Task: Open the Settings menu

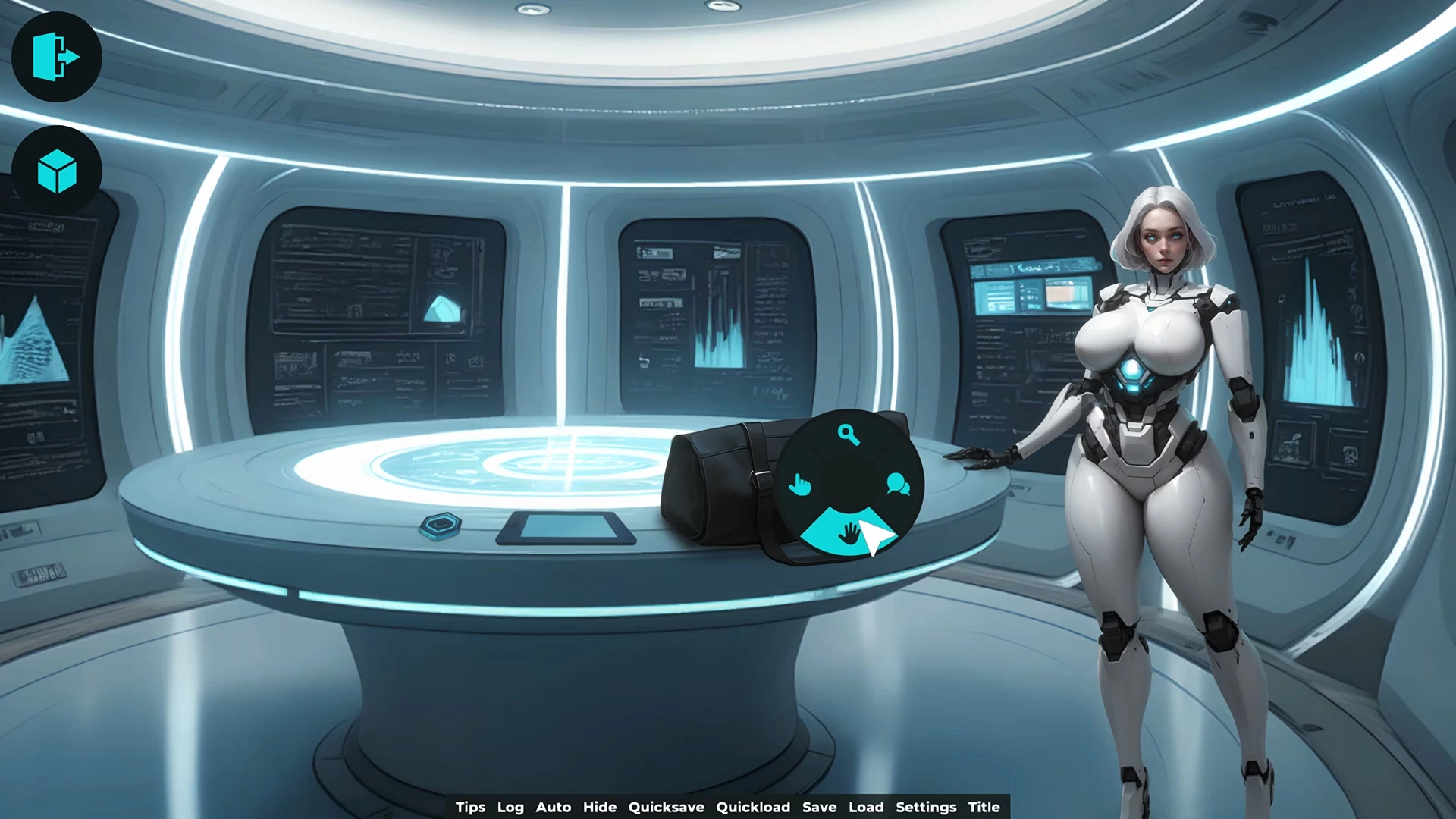Action: click(926, 807)
